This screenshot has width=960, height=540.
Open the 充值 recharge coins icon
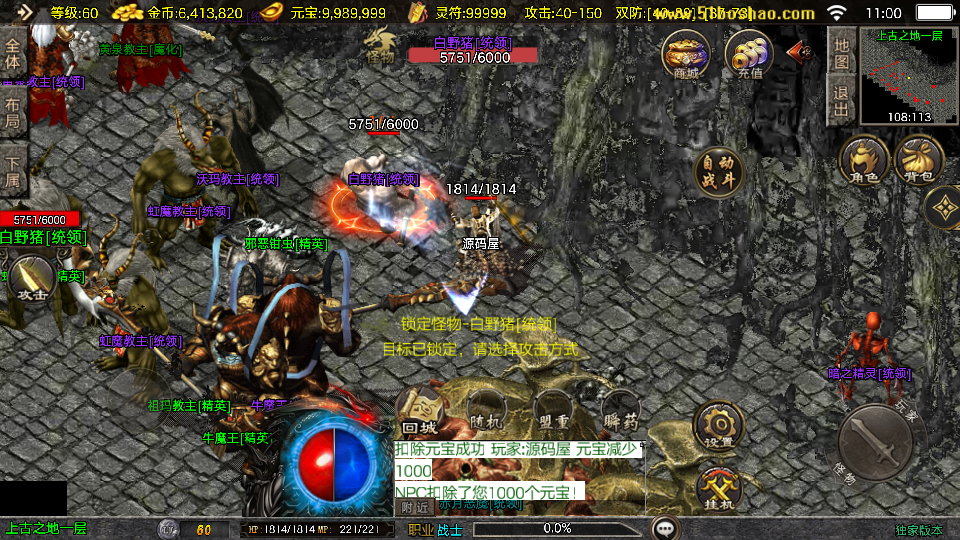pos(749,53)
